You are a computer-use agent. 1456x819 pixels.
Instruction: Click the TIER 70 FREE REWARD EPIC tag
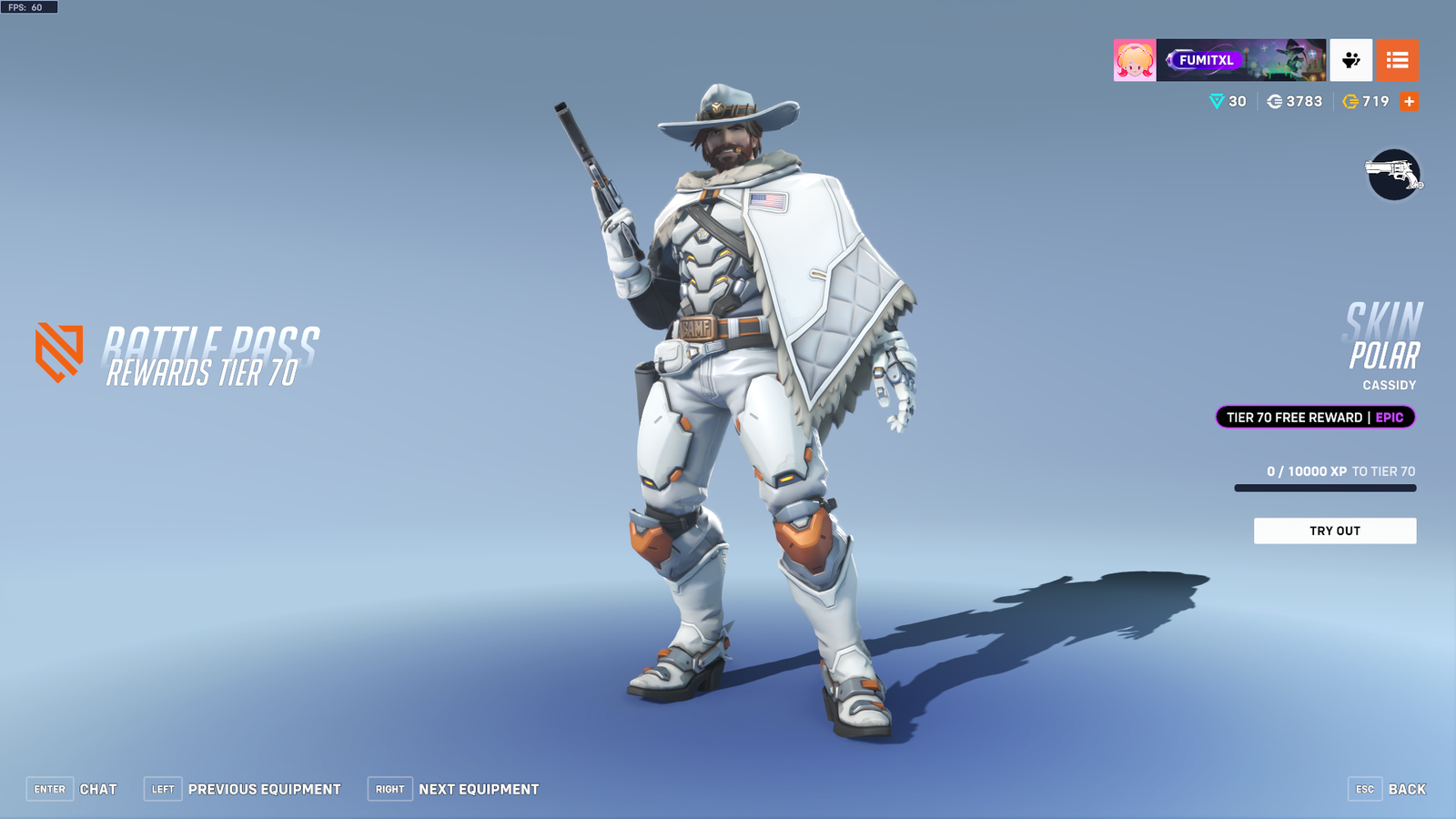pyautogui.click(x=1314, y=417)
